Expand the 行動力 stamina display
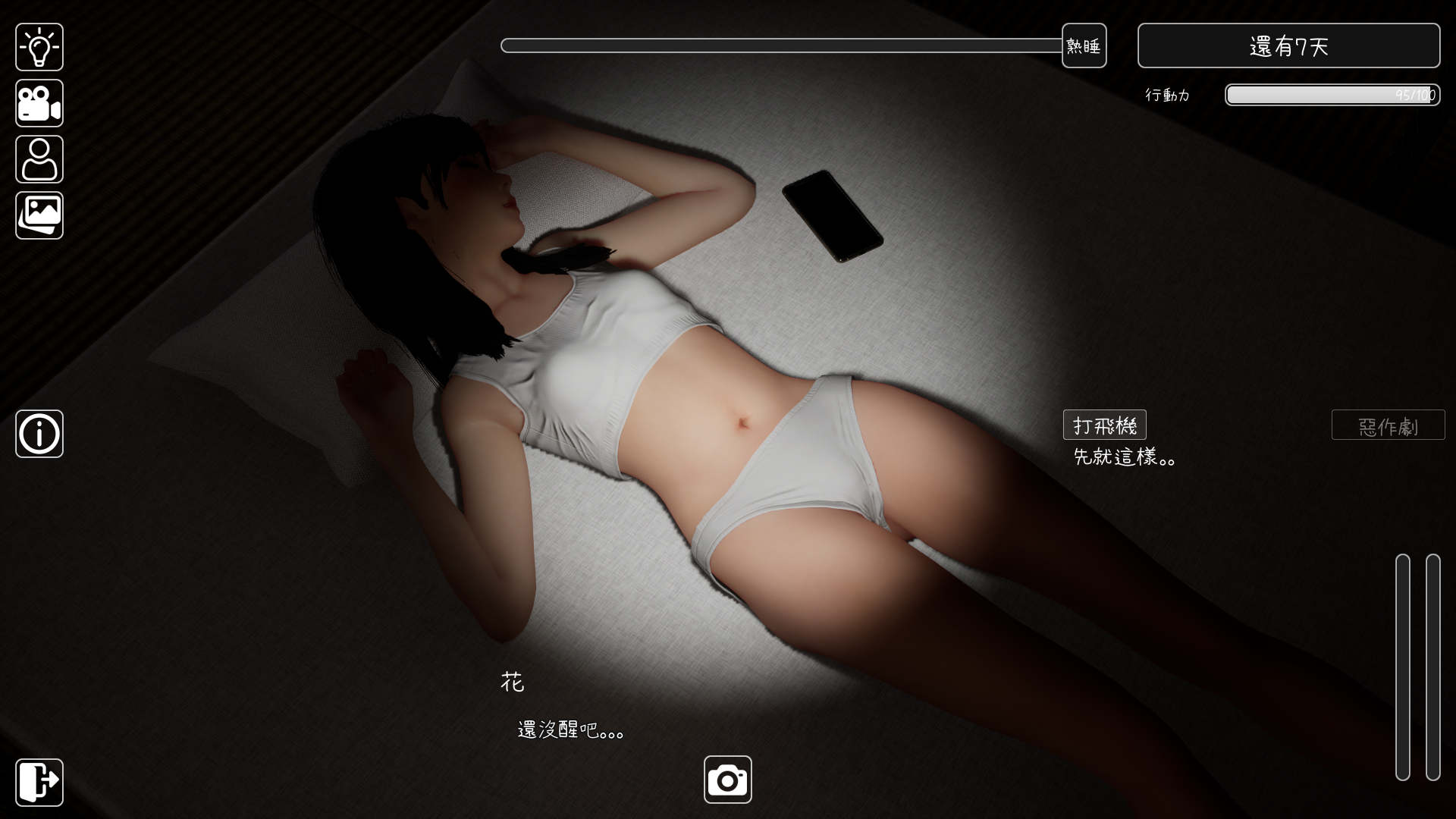 click(x=1167, y=95)
